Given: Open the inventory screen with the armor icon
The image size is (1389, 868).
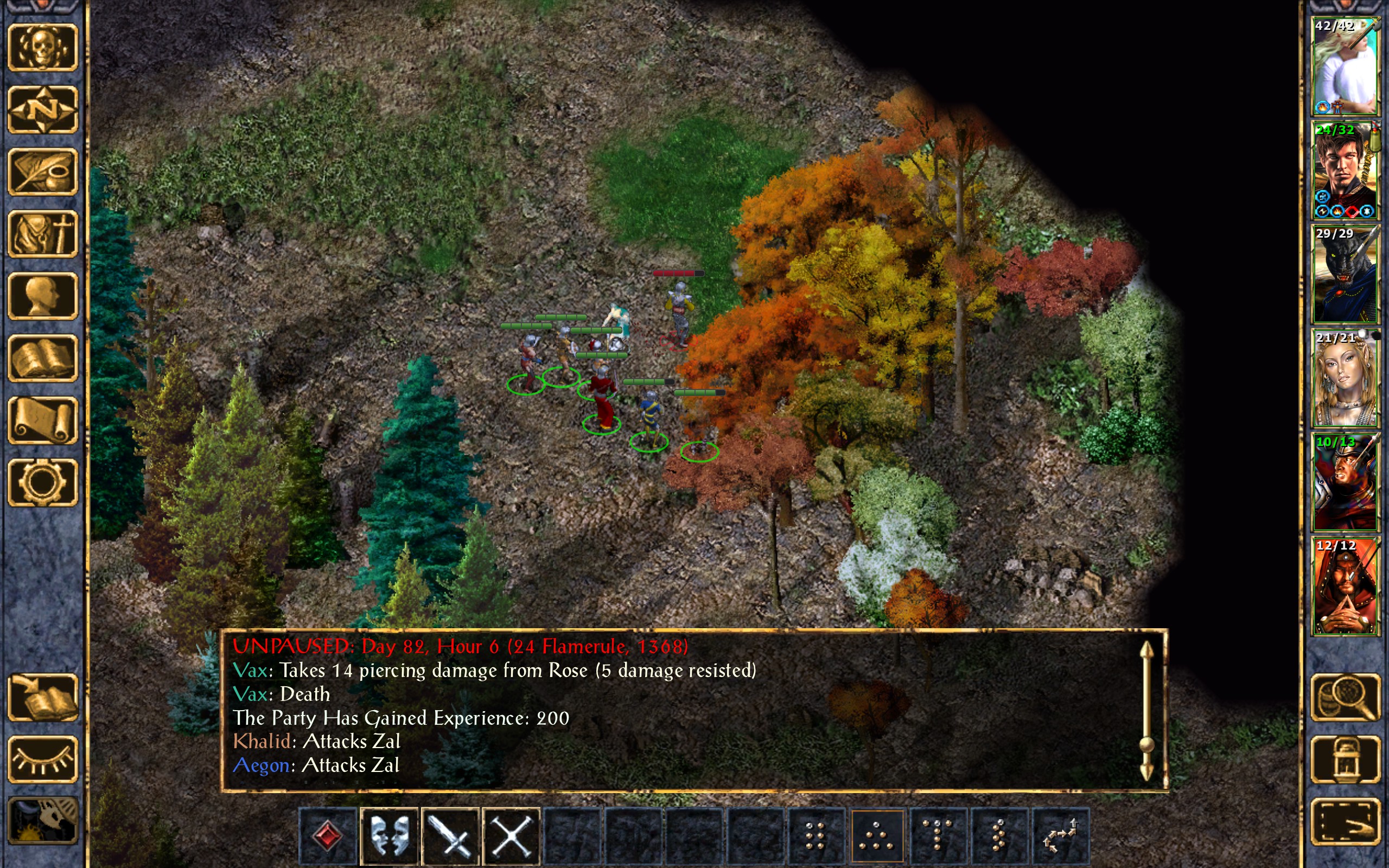Looking at the screenshot, I should 42,234.
